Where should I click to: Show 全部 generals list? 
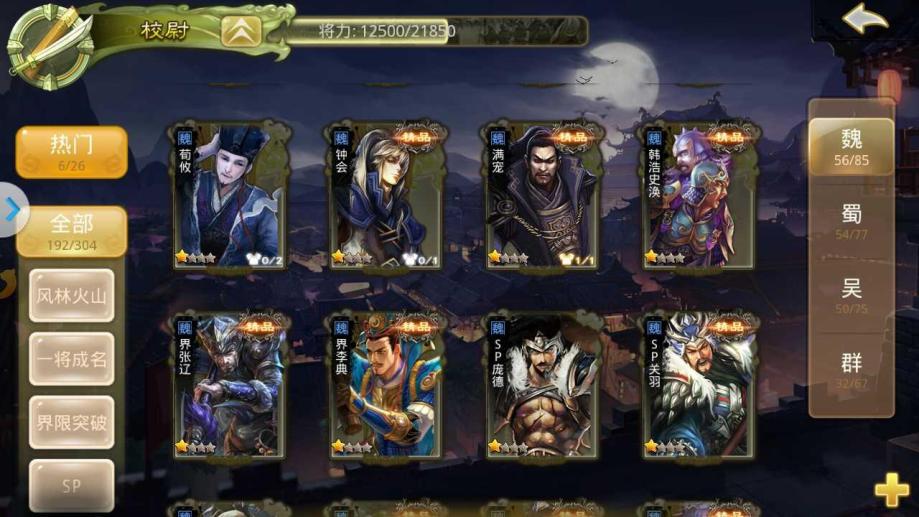(71, 231)
